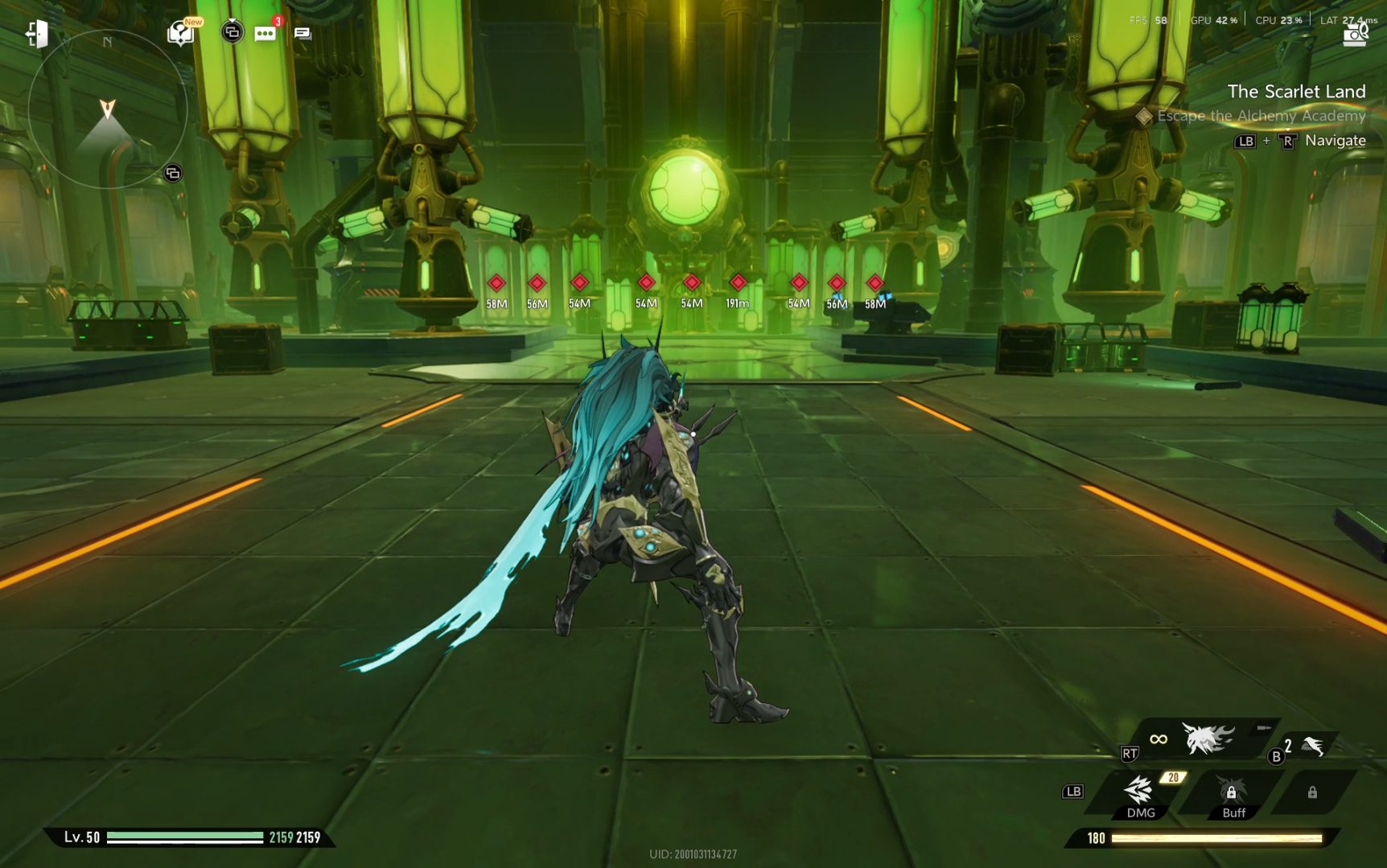Select the locked Buff skill slot
1387x868 pixels.
coord(1232,792)
